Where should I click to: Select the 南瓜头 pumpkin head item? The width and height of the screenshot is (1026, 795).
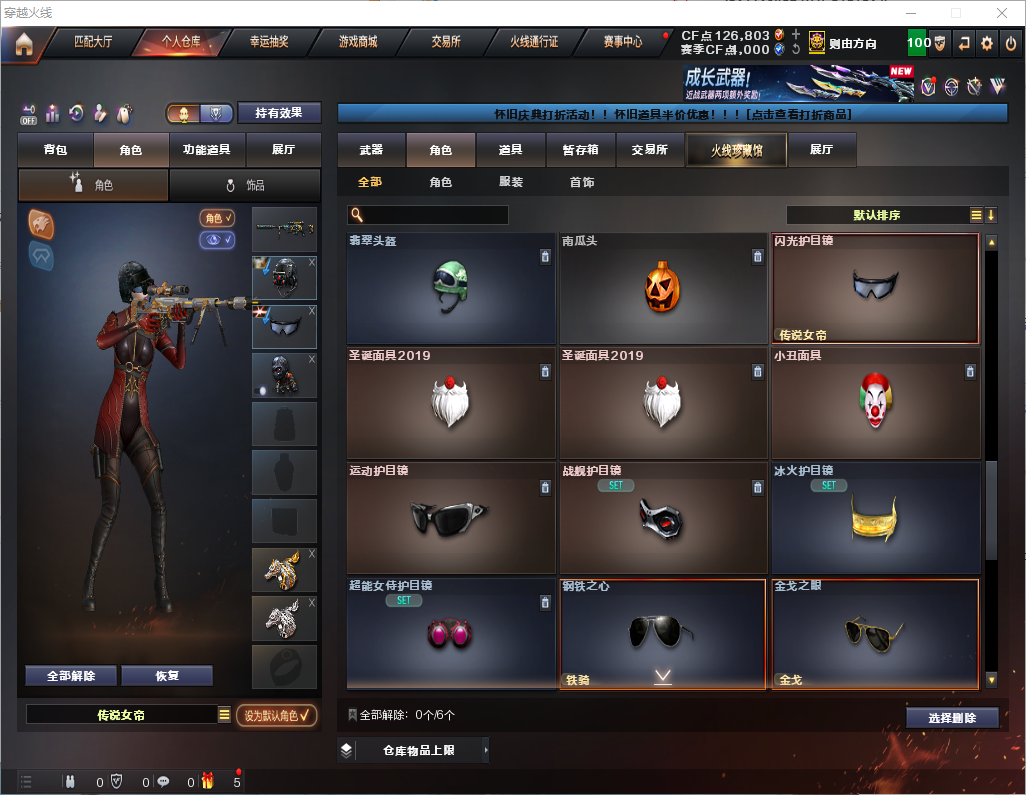663,289
